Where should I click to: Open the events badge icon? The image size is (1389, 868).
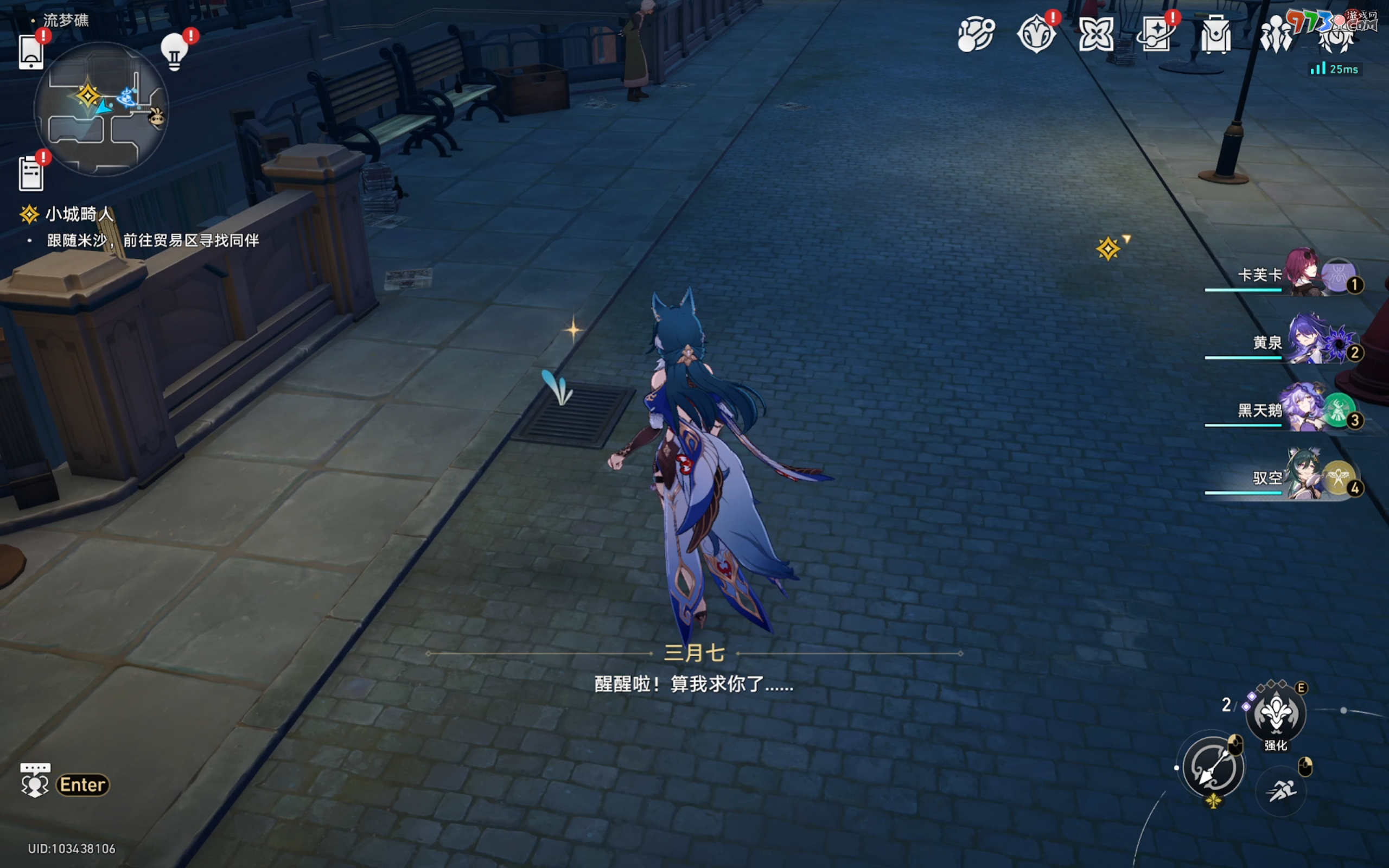(1036, 34)
